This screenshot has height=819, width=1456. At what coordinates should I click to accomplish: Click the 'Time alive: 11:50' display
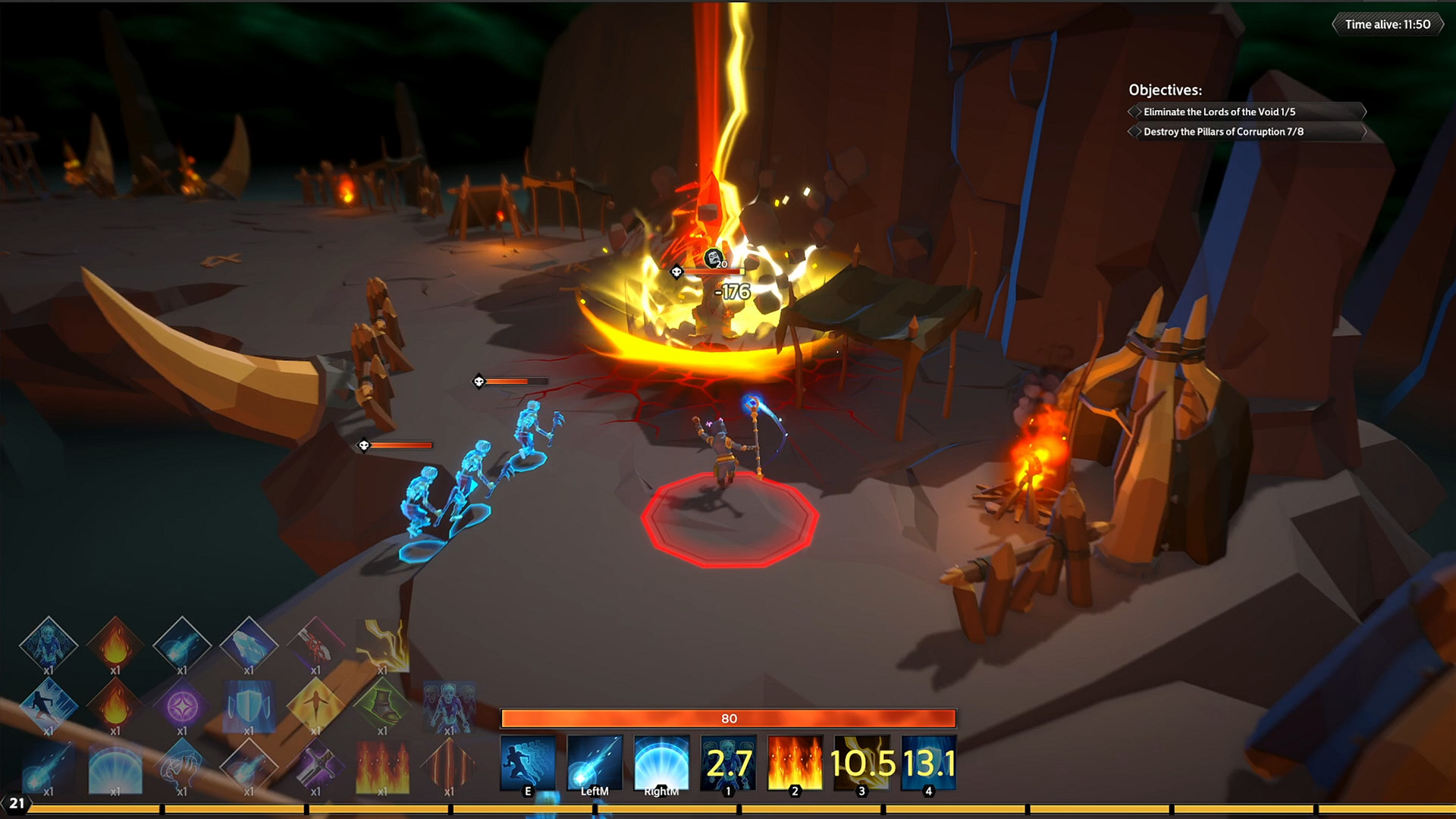pyautogui.click(x=1389, y=24)
